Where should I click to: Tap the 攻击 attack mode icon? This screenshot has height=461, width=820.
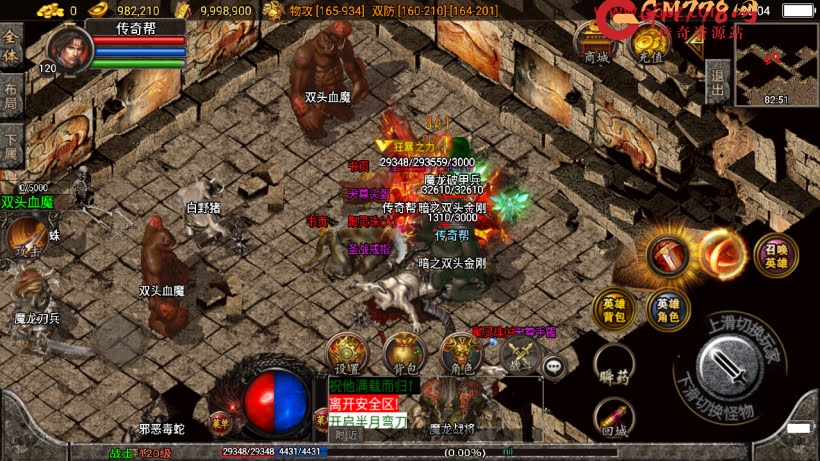coord(26,239)
